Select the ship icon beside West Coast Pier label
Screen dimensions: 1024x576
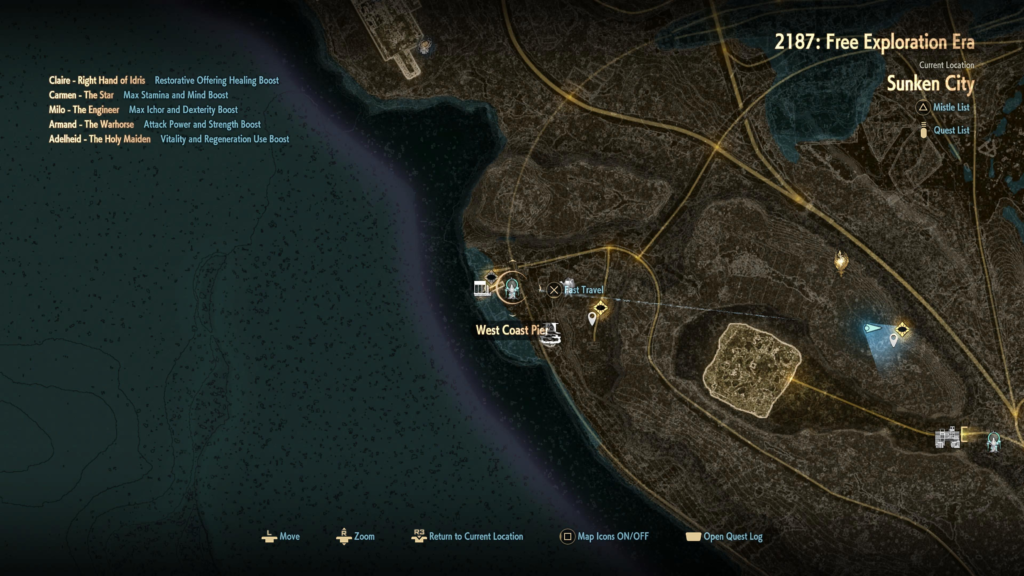(550, 335)
